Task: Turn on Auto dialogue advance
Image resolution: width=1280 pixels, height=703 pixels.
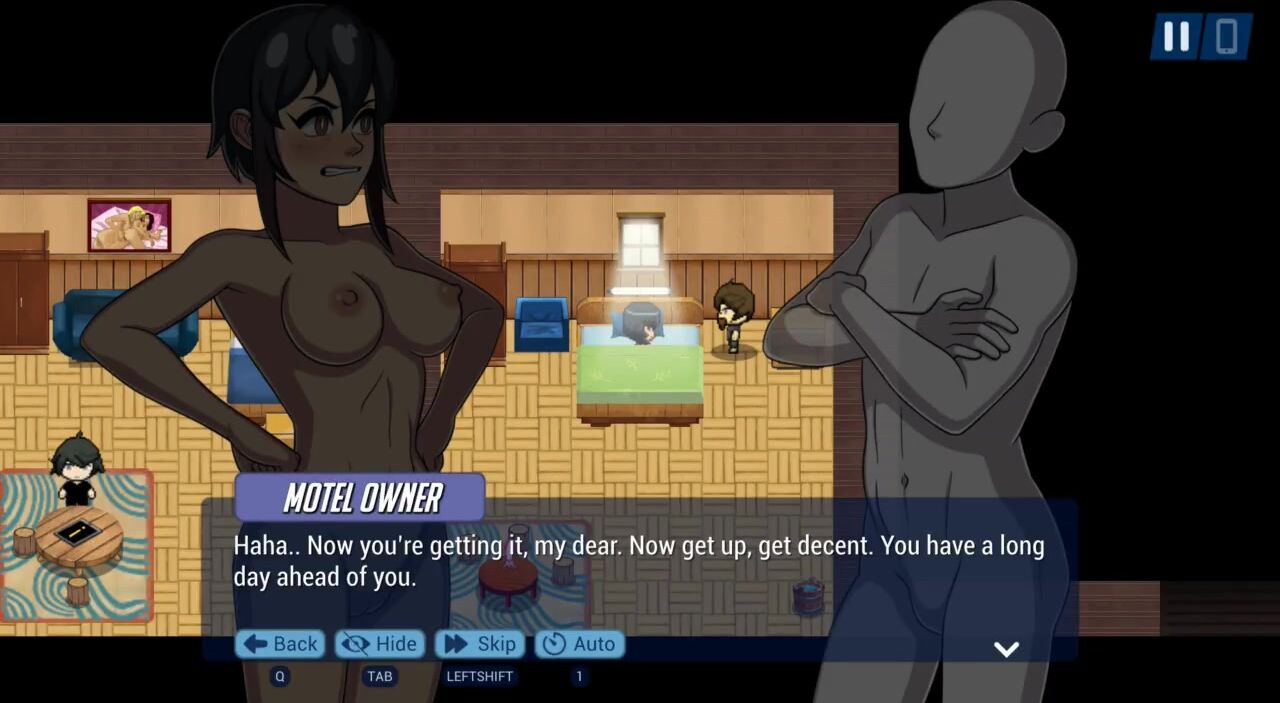Action: point(580,644)
